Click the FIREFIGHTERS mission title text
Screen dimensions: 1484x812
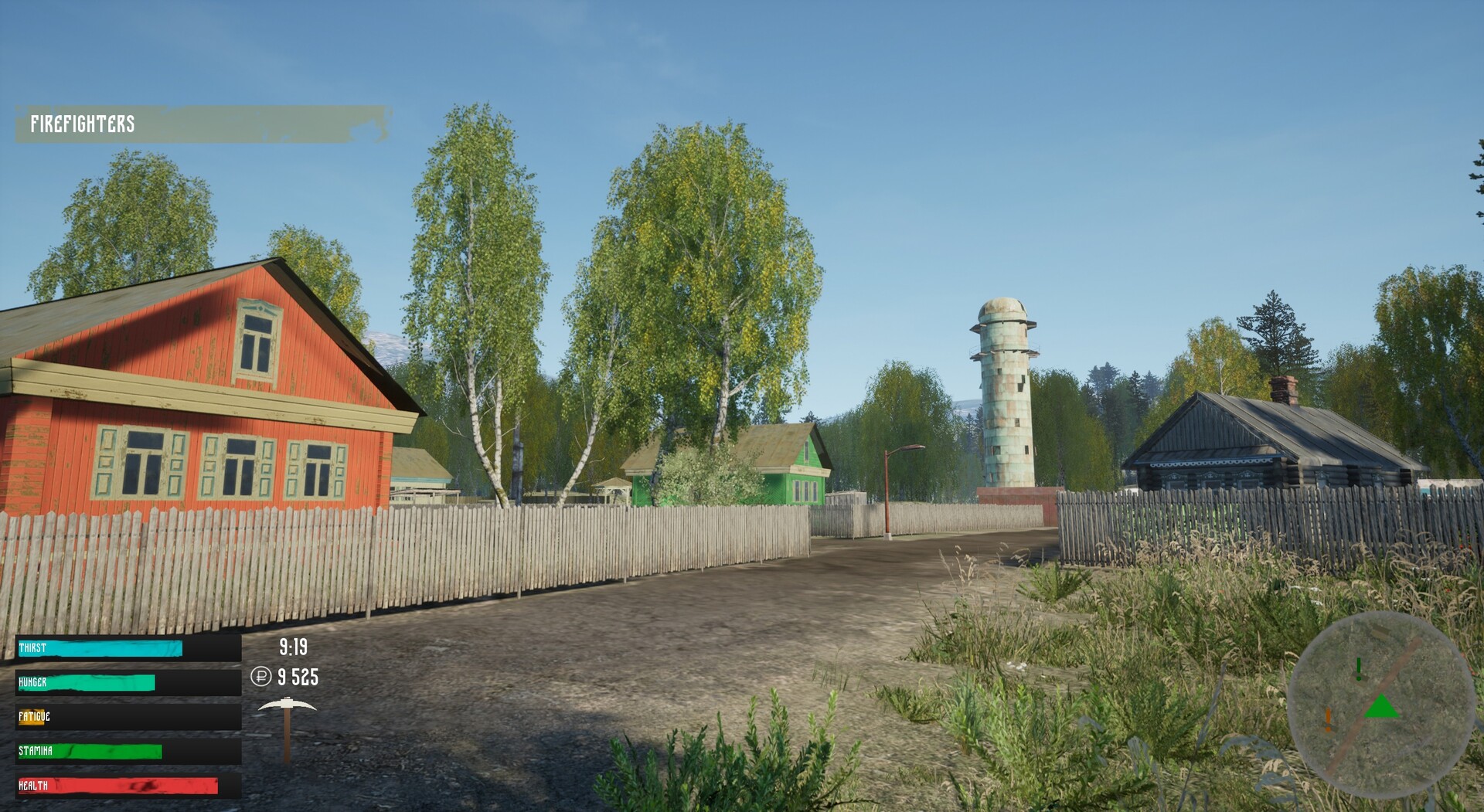click(83, 121)
